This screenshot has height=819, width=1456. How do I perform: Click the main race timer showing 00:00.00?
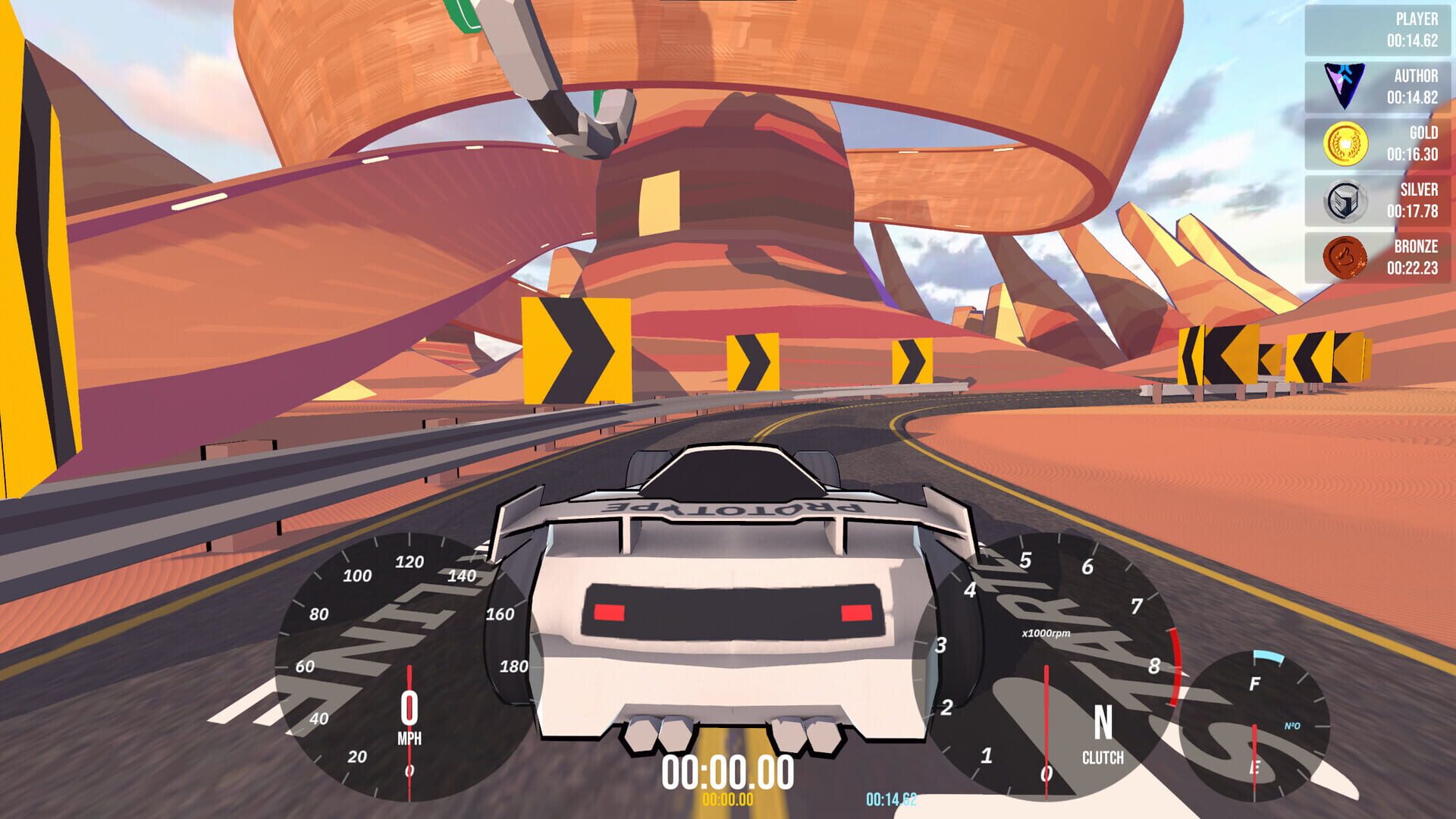pyautogui.click(x=730, y=772)
